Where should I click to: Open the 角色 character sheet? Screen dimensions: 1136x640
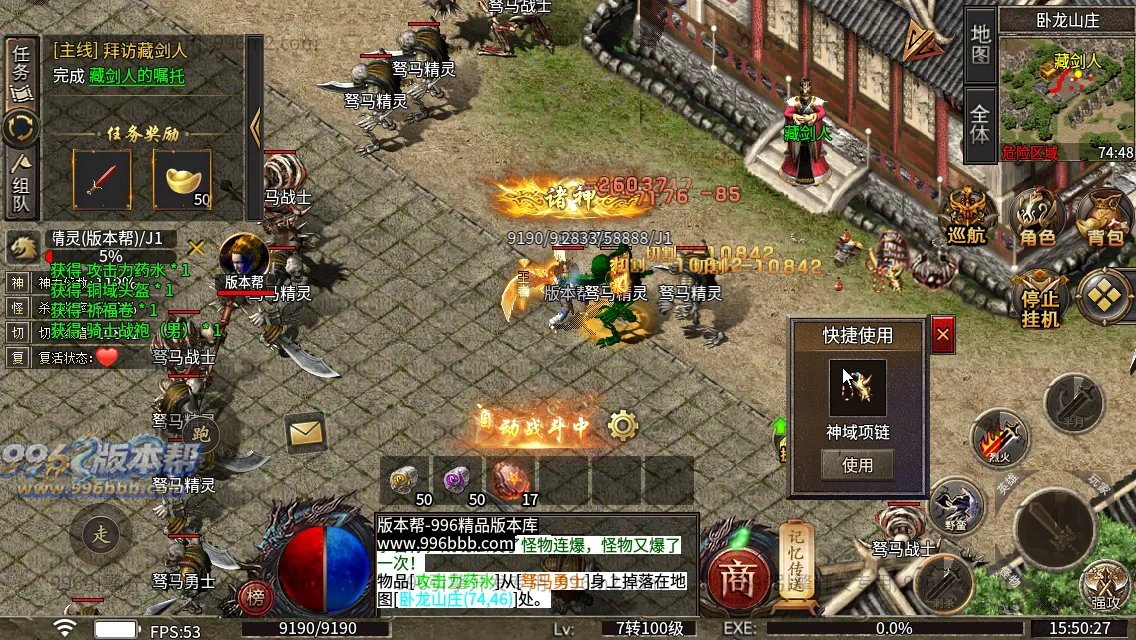coord(1038,215)
